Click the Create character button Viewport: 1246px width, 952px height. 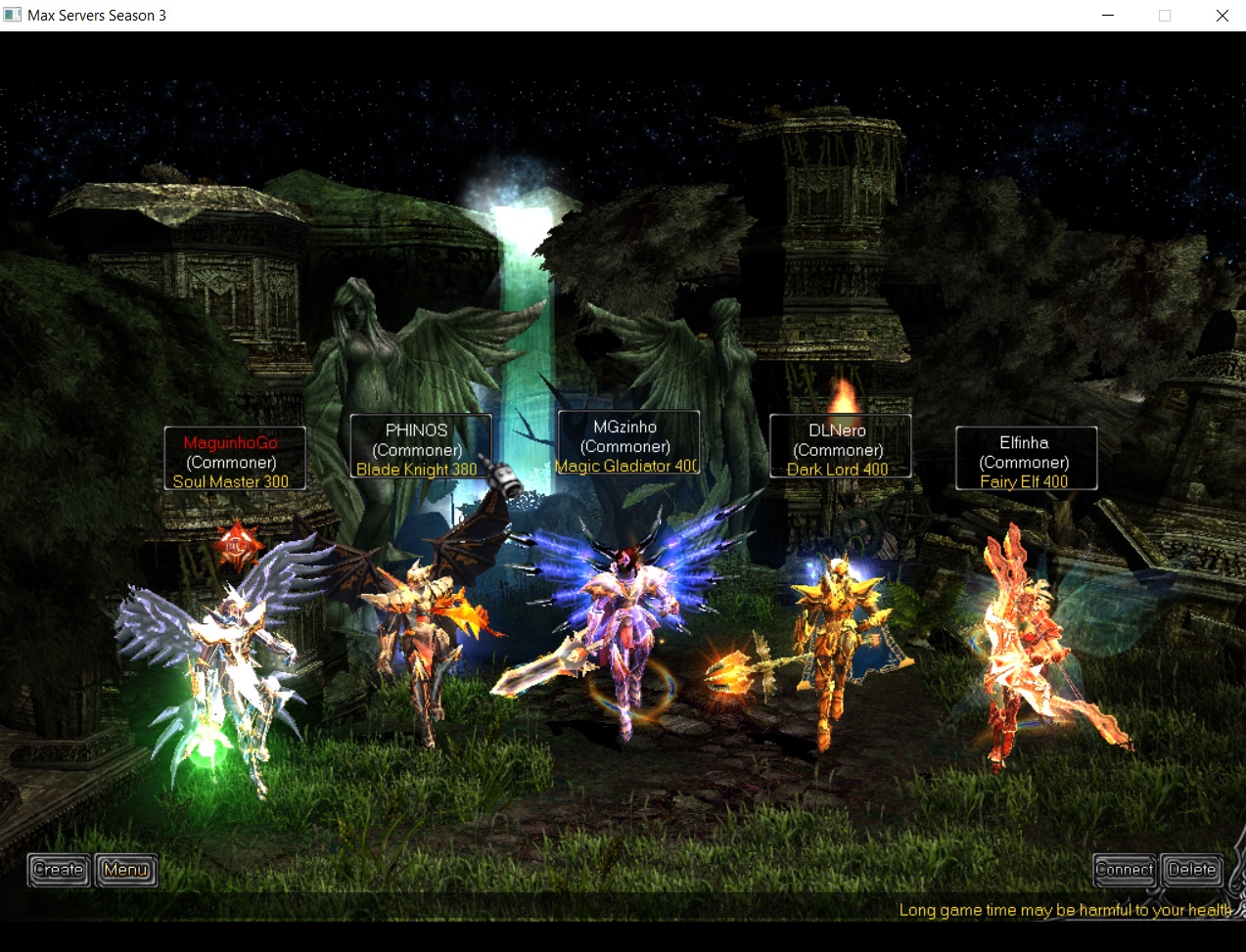(59, 869)
